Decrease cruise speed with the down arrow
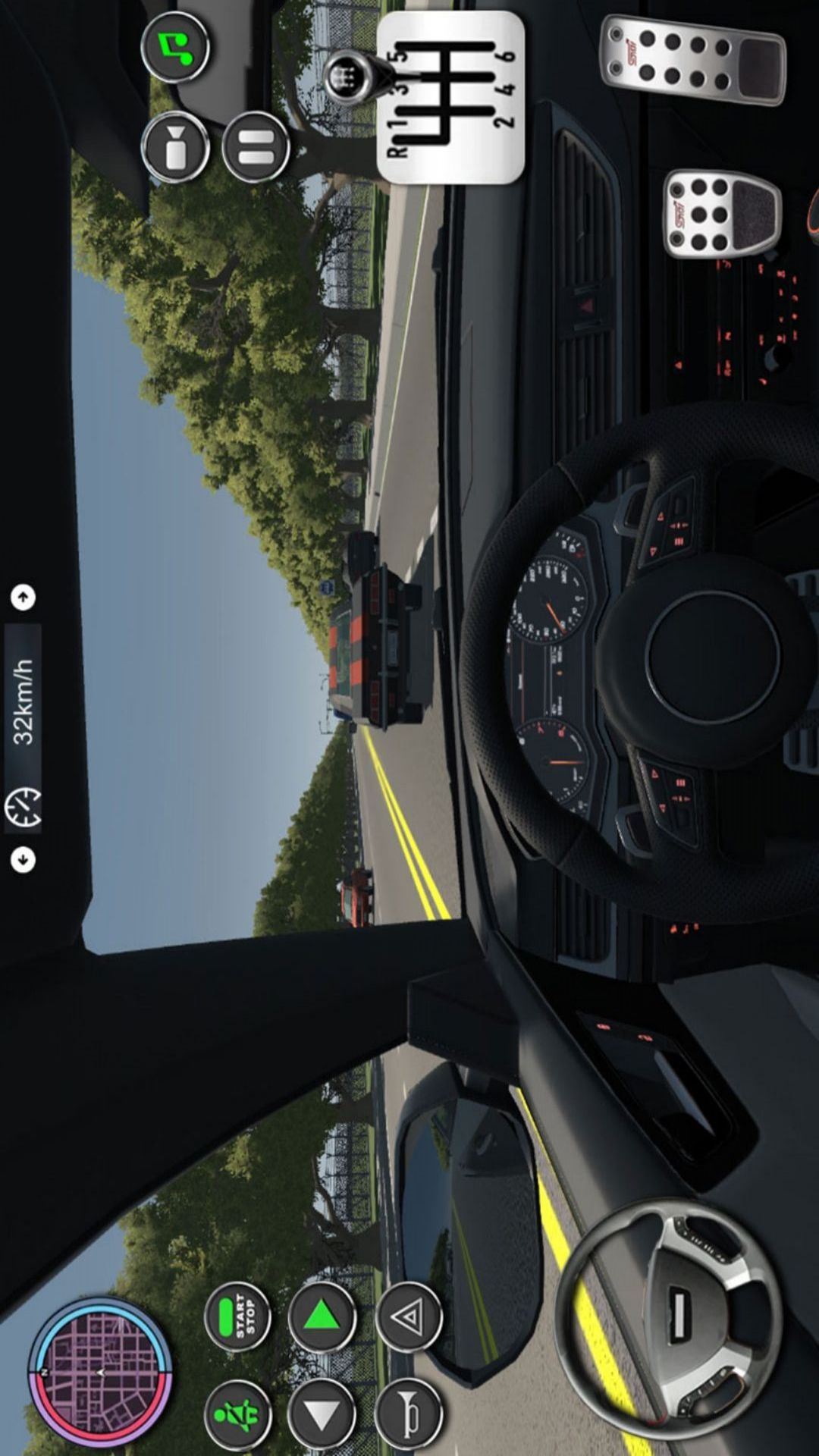 [24, 860]
